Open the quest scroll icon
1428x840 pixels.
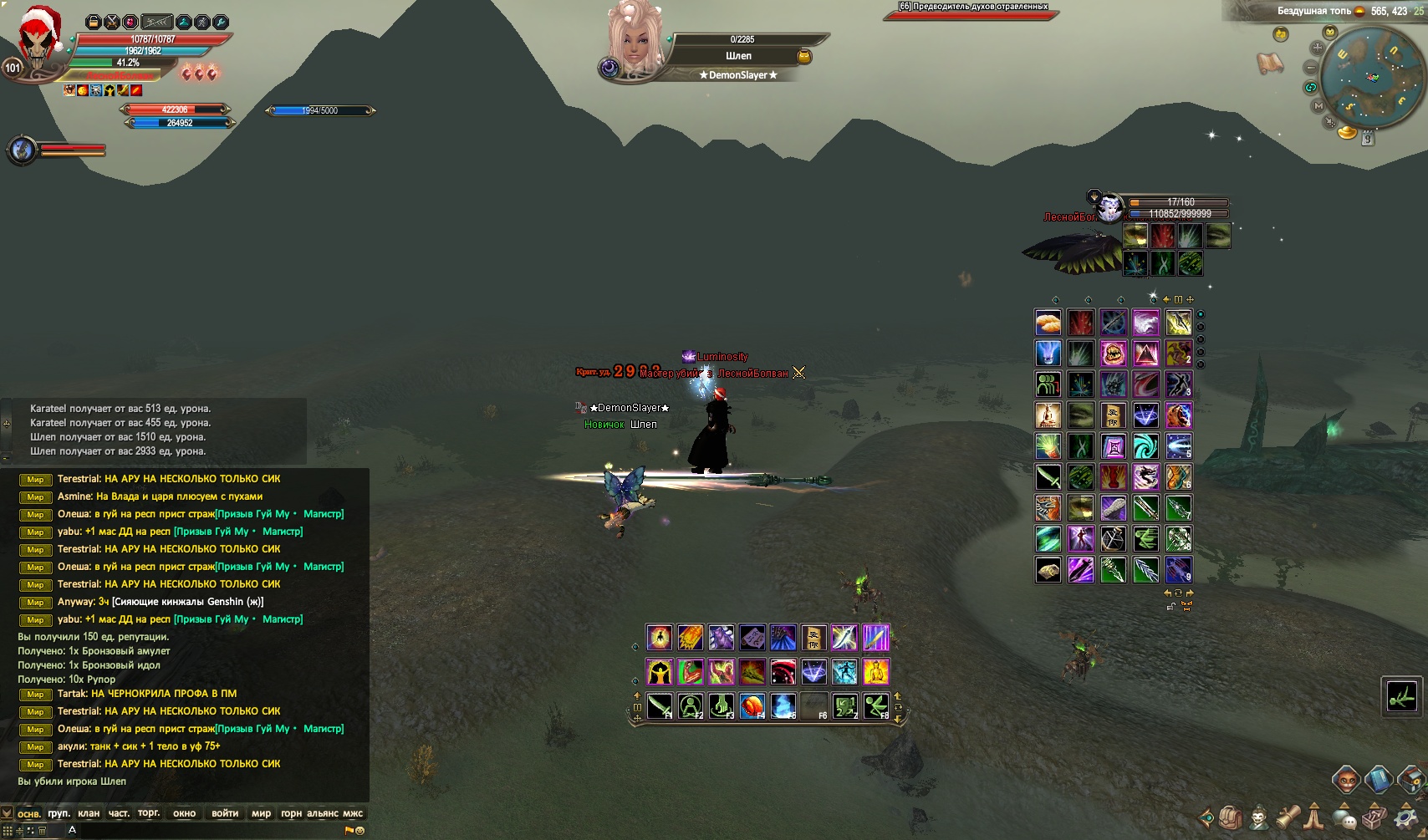coord(1287,817)
